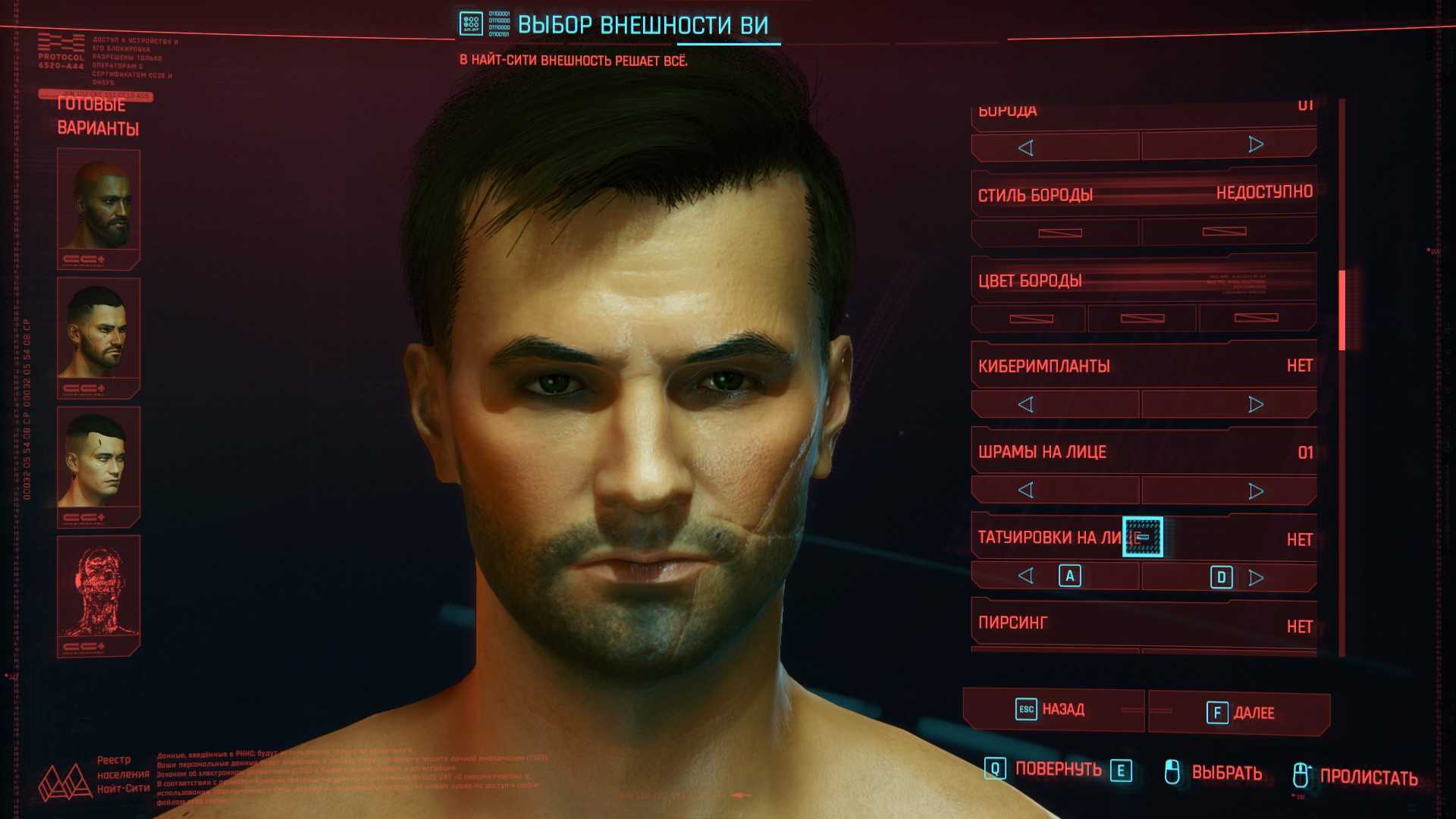Pick next Татуировки на лице option
The width and height of the screenshot is (1456, 819).
[x=1255, y=578]
